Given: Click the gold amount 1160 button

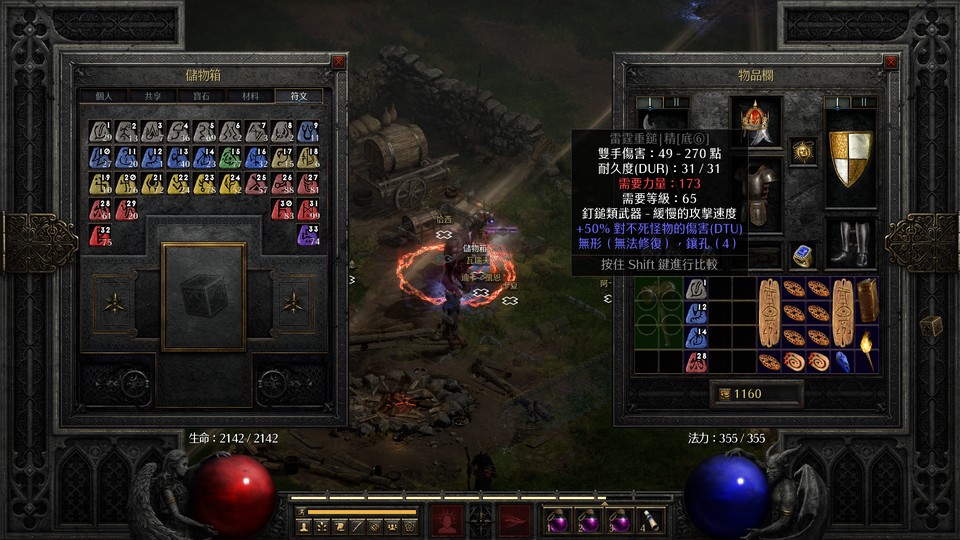Looking at the screenshot, I should tap(756, 394).
